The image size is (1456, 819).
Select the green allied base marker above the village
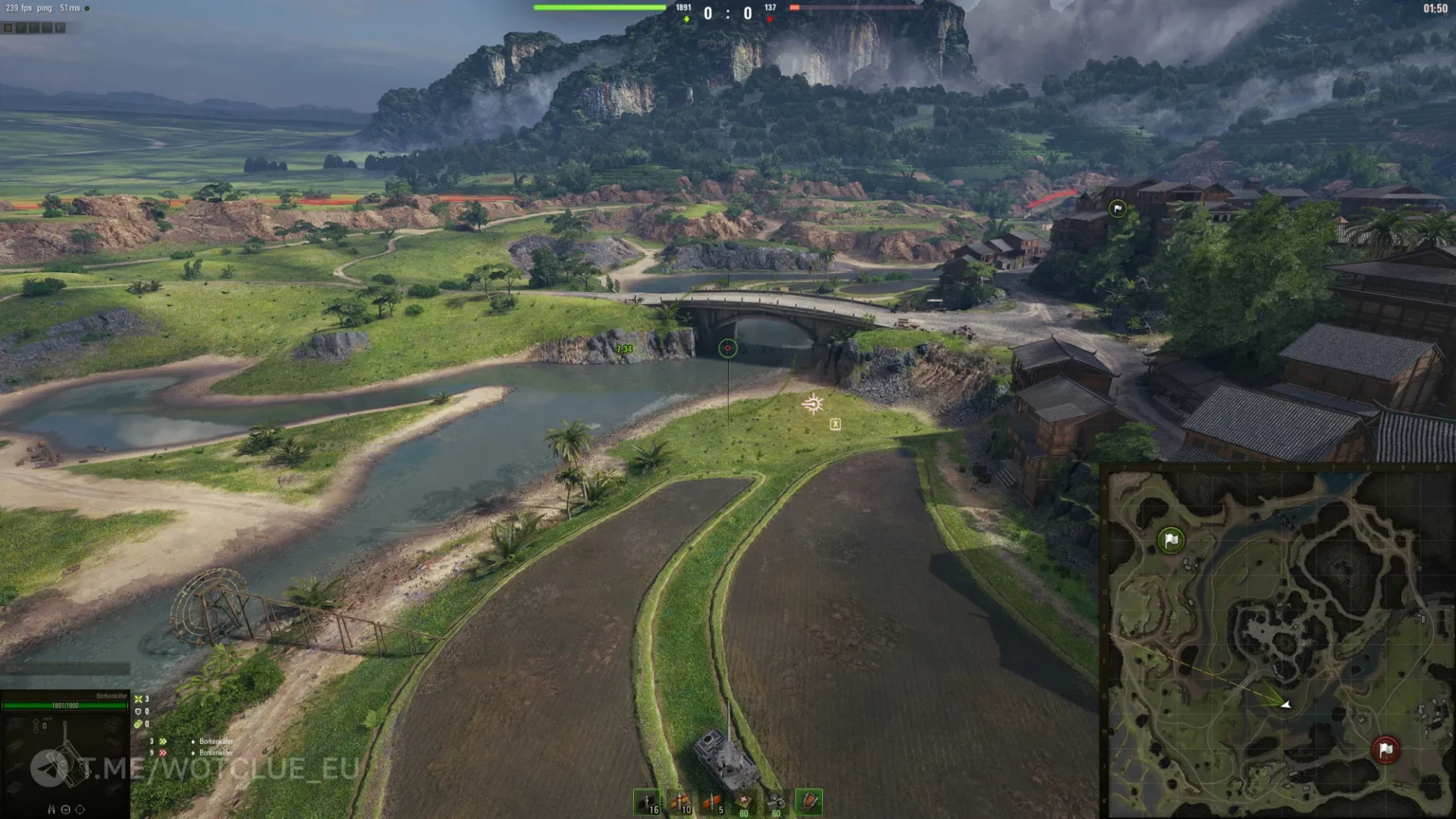(x=1117, y=209)
